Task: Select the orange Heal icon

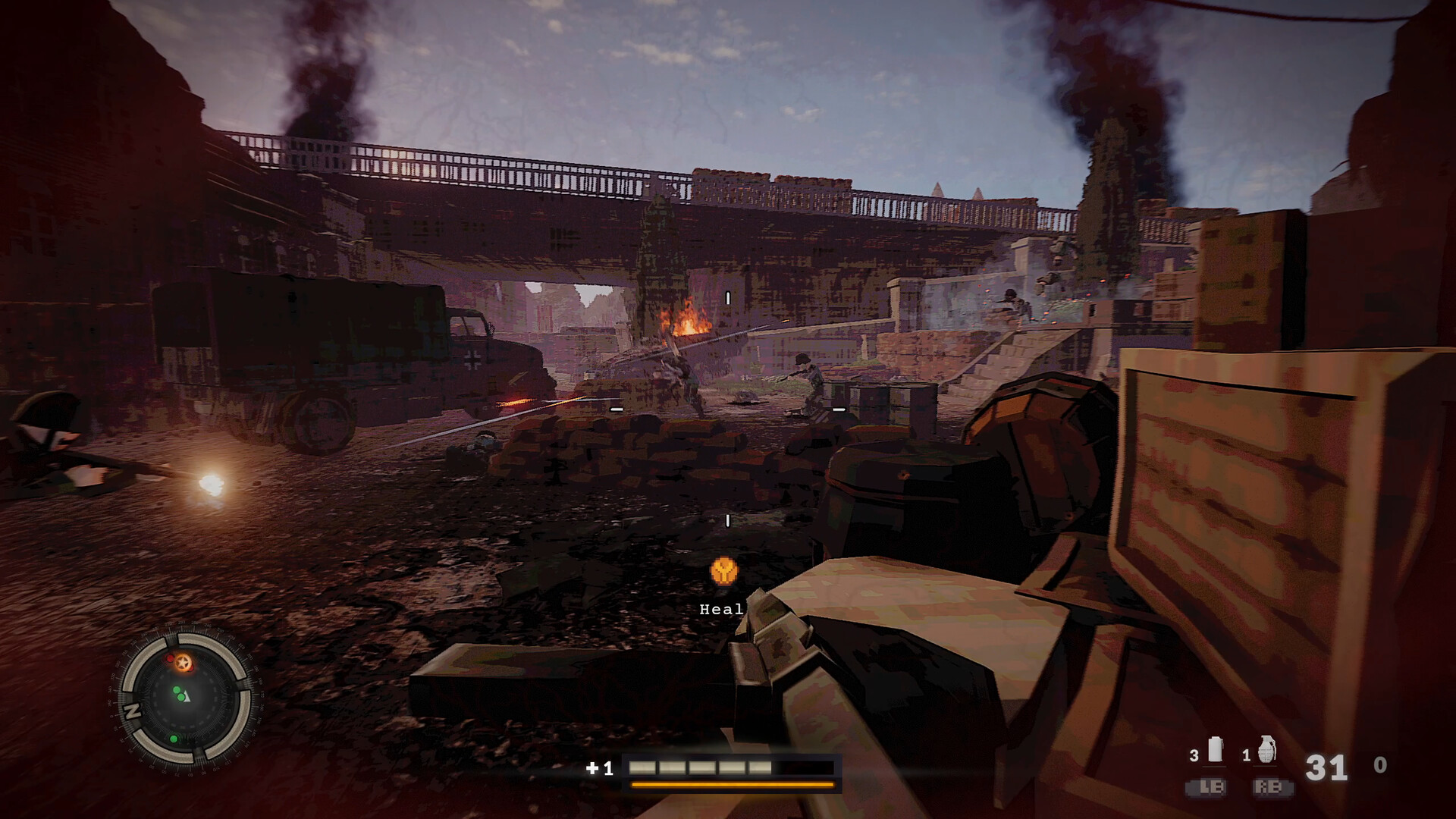Action: tap(724, 571)
